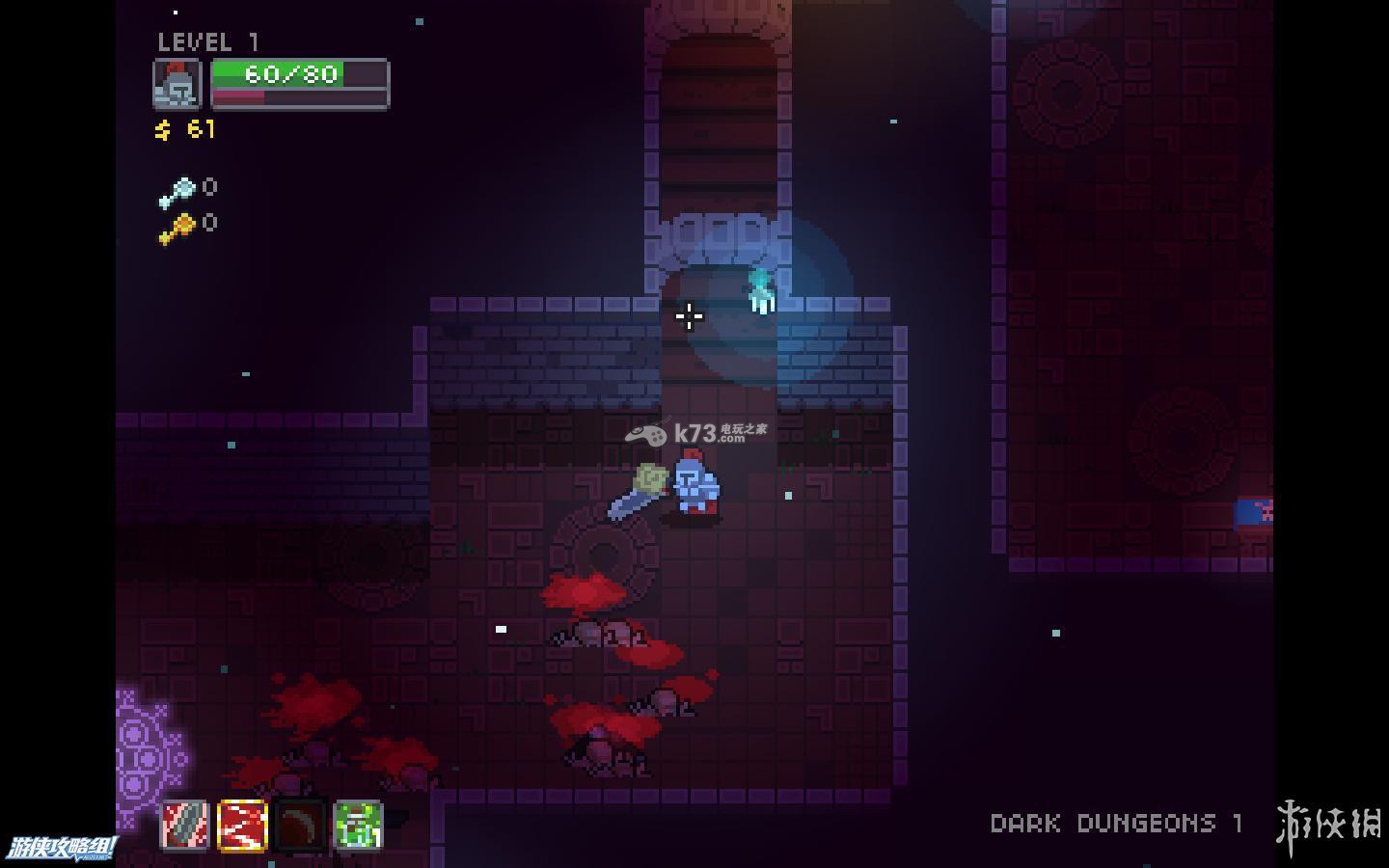Click the knight helmet character portrait
The height and width of the screenshot is (868, 1389).
[x=177, y=84]
